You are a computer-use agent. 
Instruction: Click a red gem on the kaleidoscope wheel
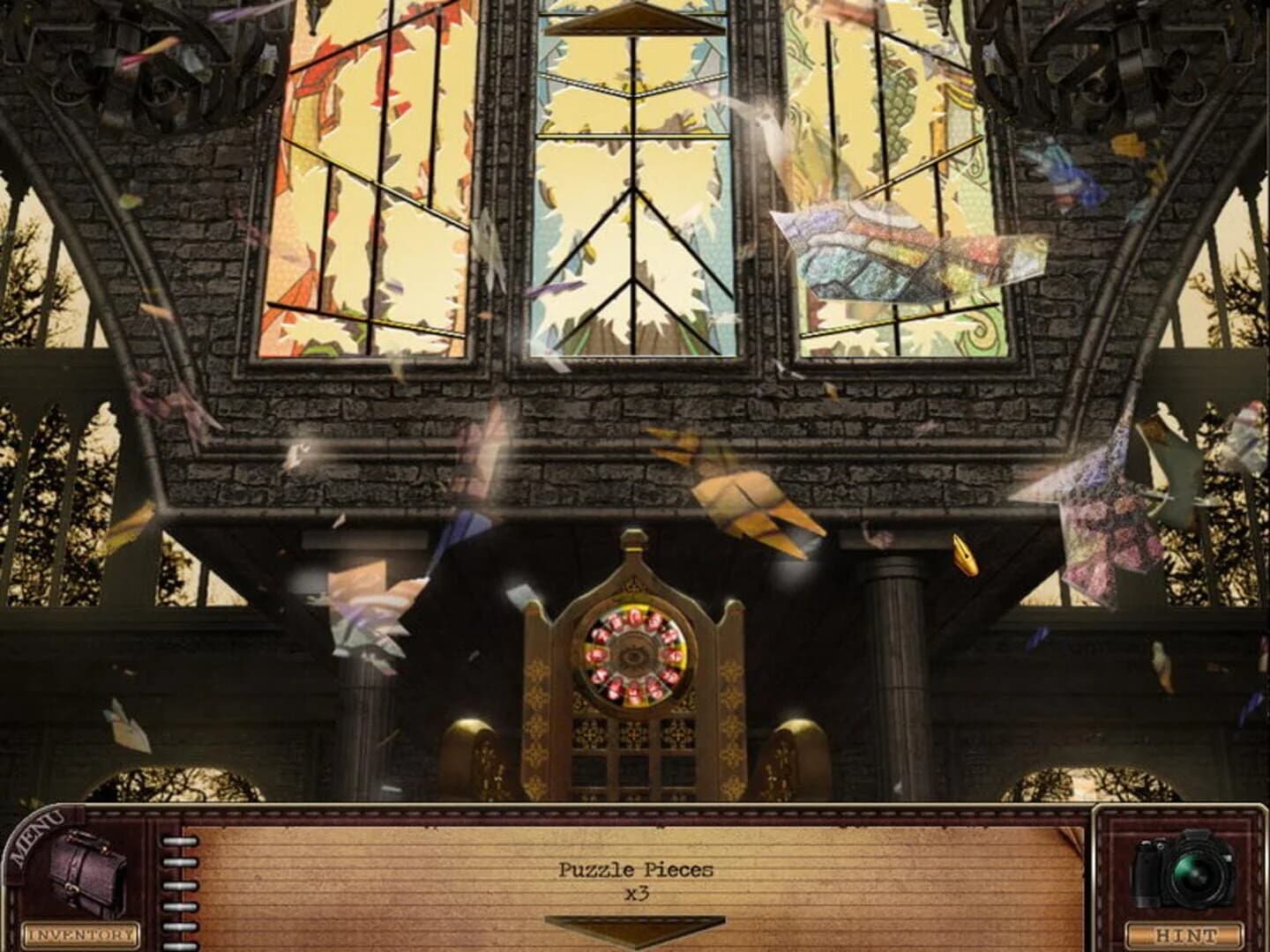[634, 619]
